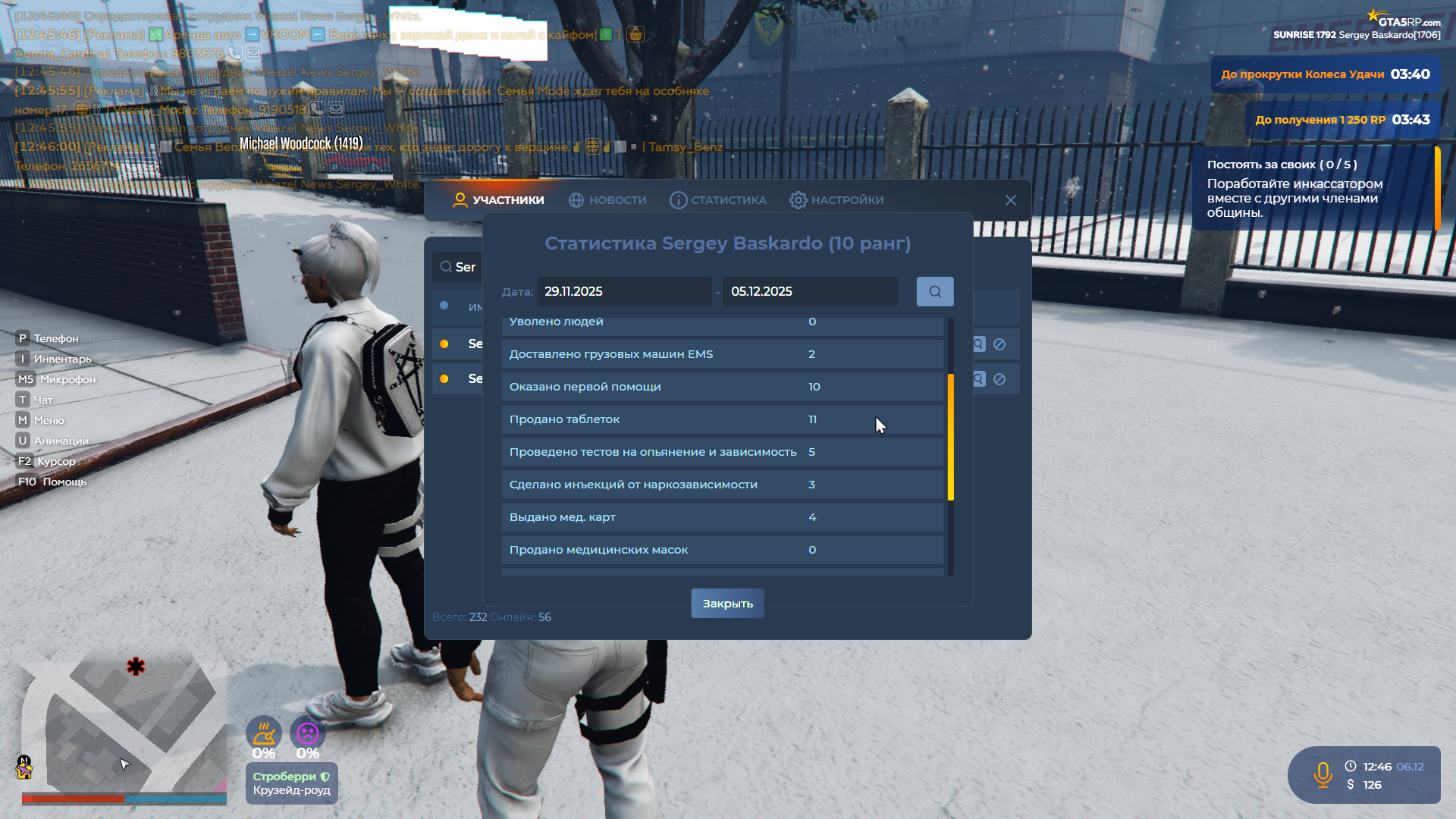The width and height of the screenshot is (1456, 819).
Task: Click the envelope icon next to phone 9190518
Action: click(336, 108)
